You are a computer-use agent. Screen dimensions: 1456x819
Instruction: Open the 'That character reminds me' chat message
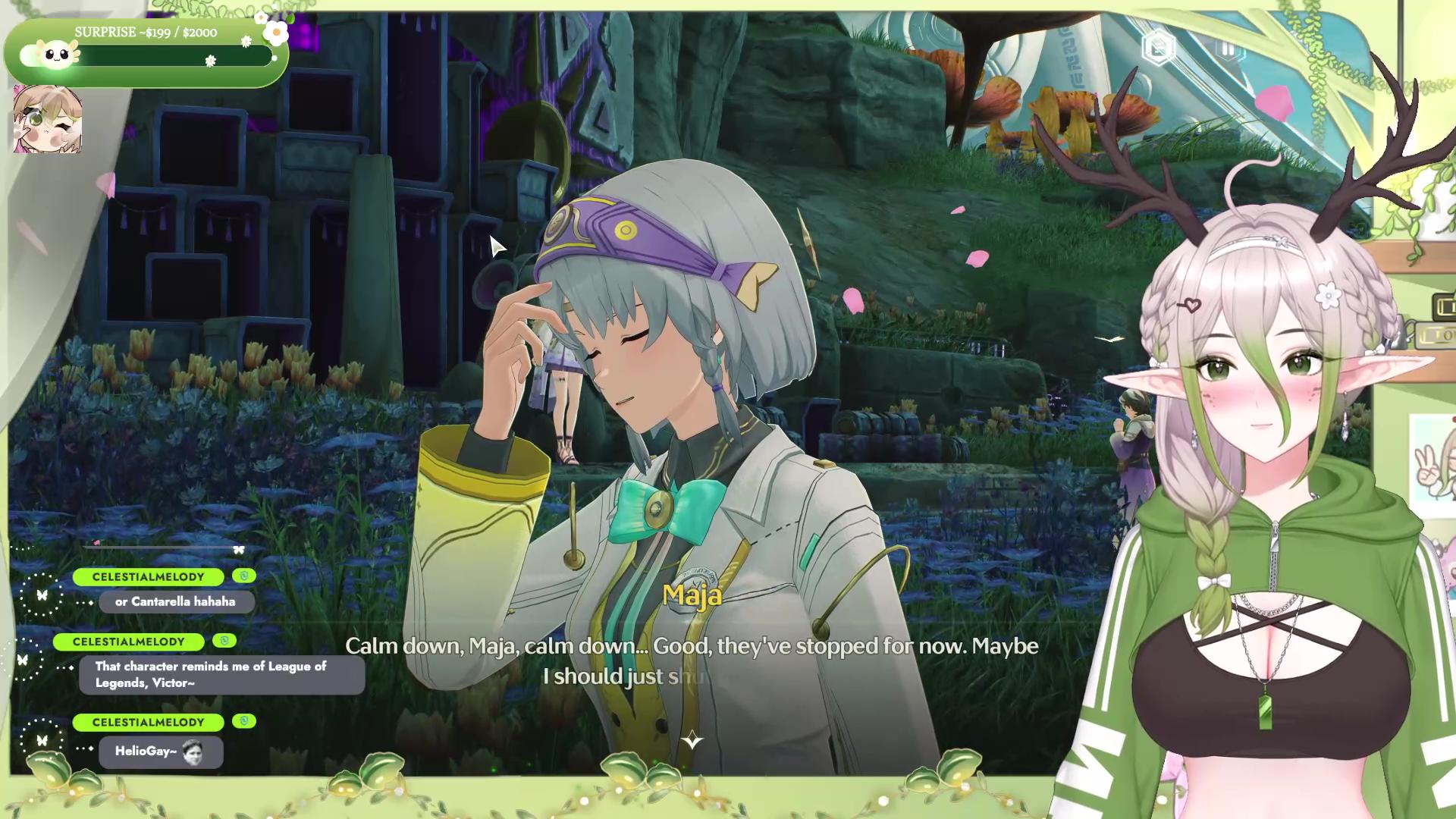click(221, 674)
